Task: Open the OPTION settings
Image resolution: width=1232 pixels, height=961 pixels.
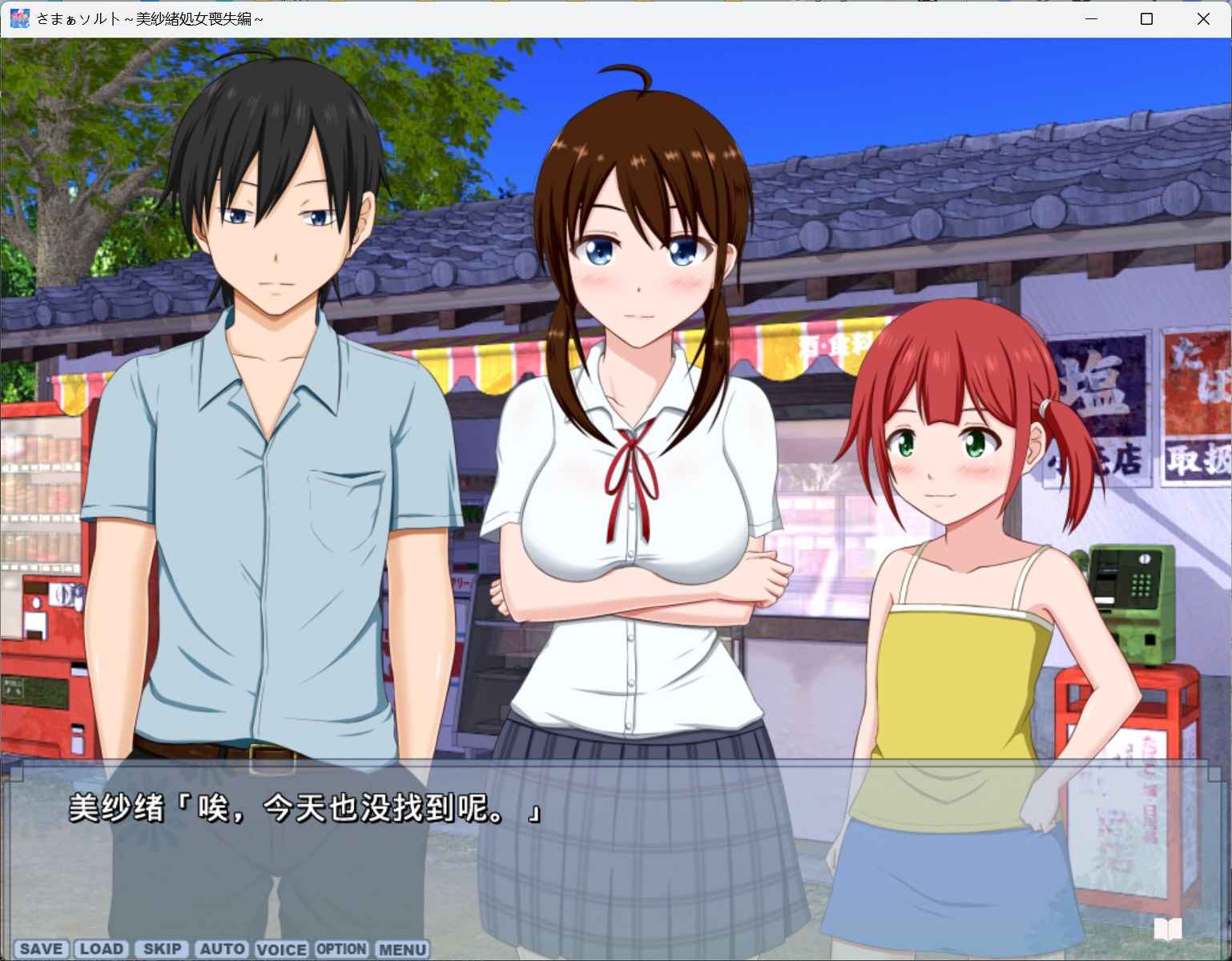Action: [x=341, y=949]
